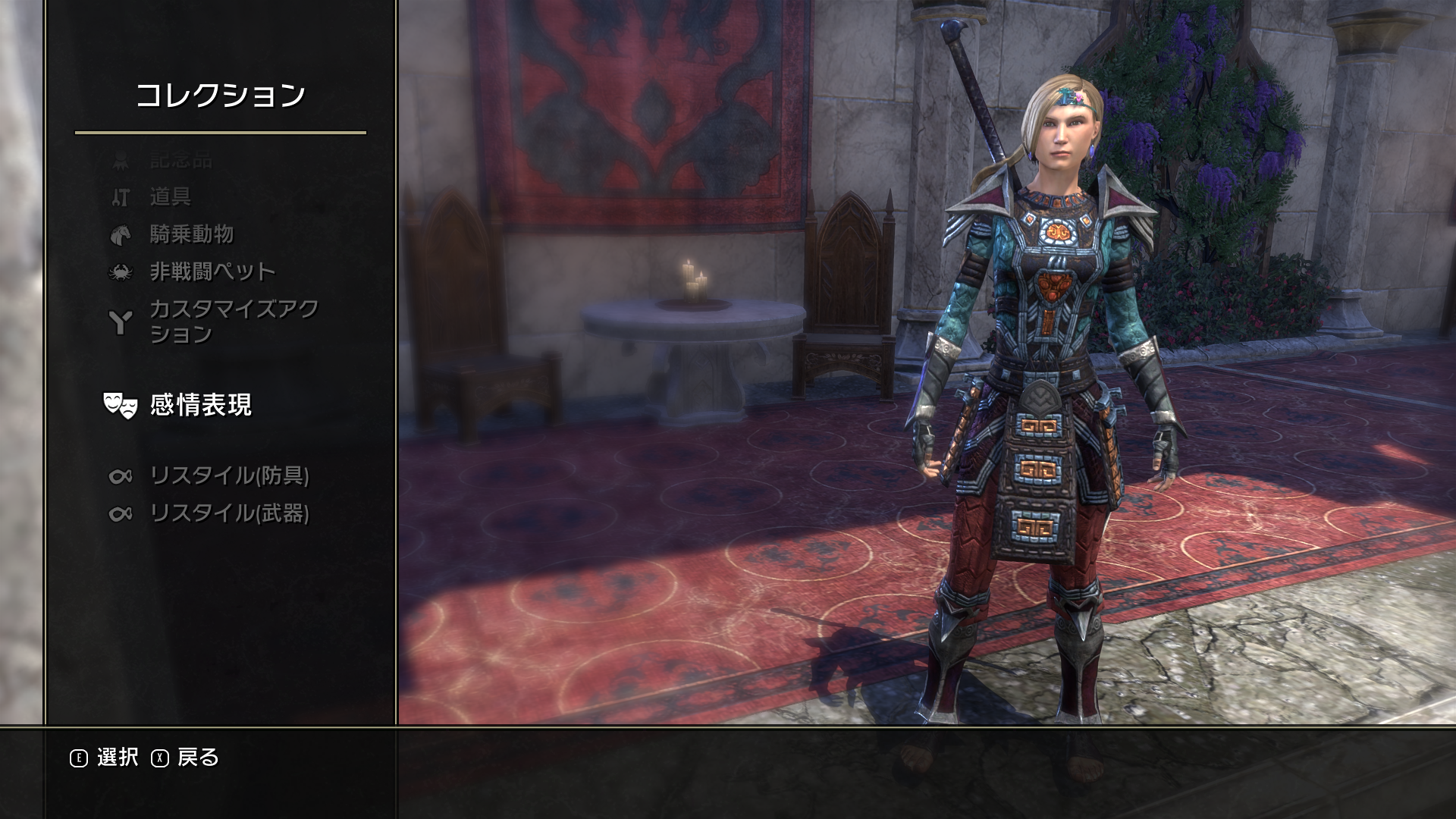Screen dimensions: 1456x819
Task: Choose the 騎乗動物 mounts category
Action: [x=191, y=234]
